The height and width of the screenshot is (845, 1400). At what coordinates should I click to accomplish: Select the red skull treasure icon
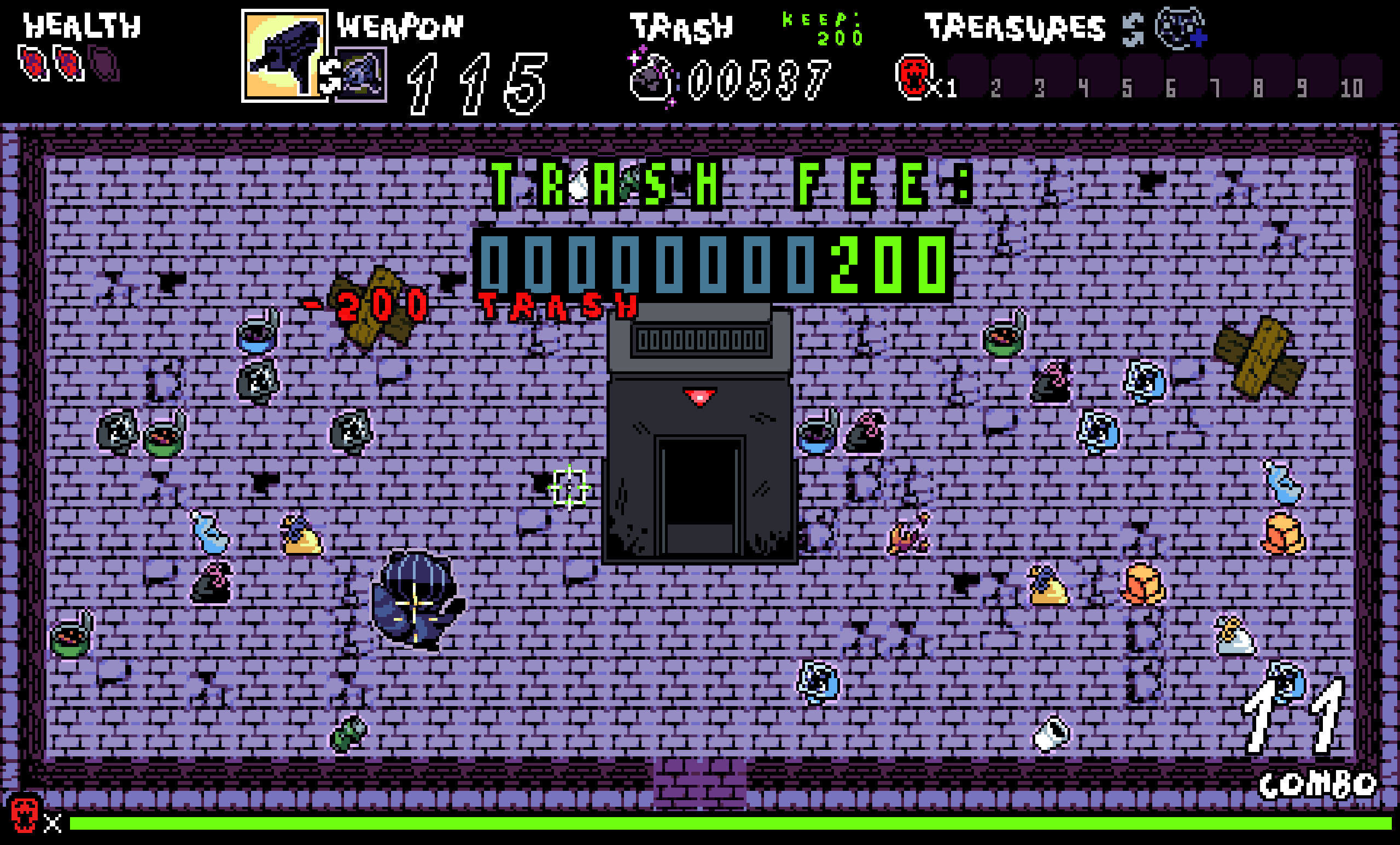(x=913, y=78)
